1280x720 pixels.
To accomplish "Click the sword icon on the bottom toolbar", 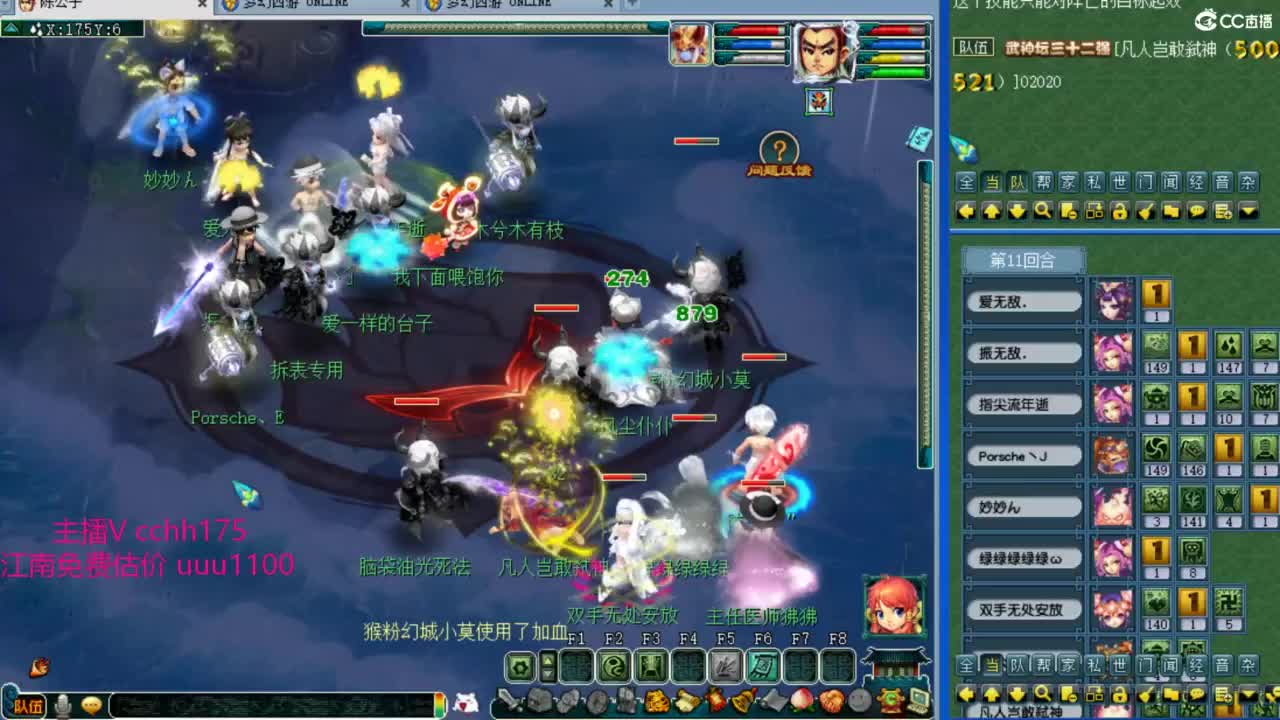I will (510, 700).
